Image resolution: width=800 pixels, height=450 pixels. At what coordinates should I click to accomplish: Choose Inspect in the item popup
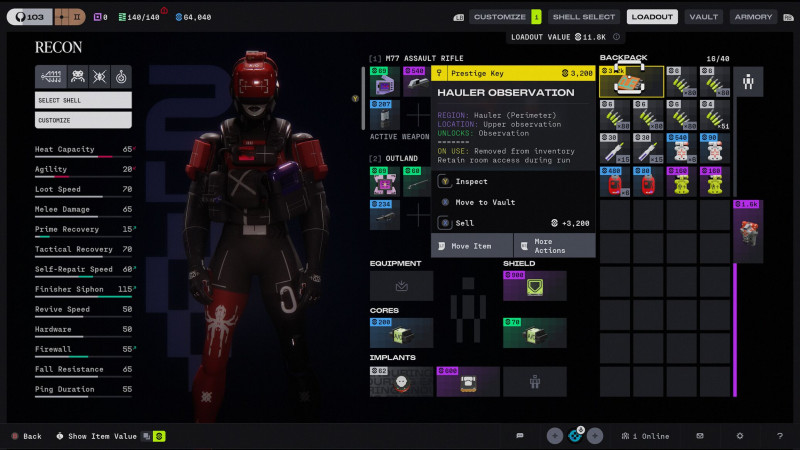(472, 182)
